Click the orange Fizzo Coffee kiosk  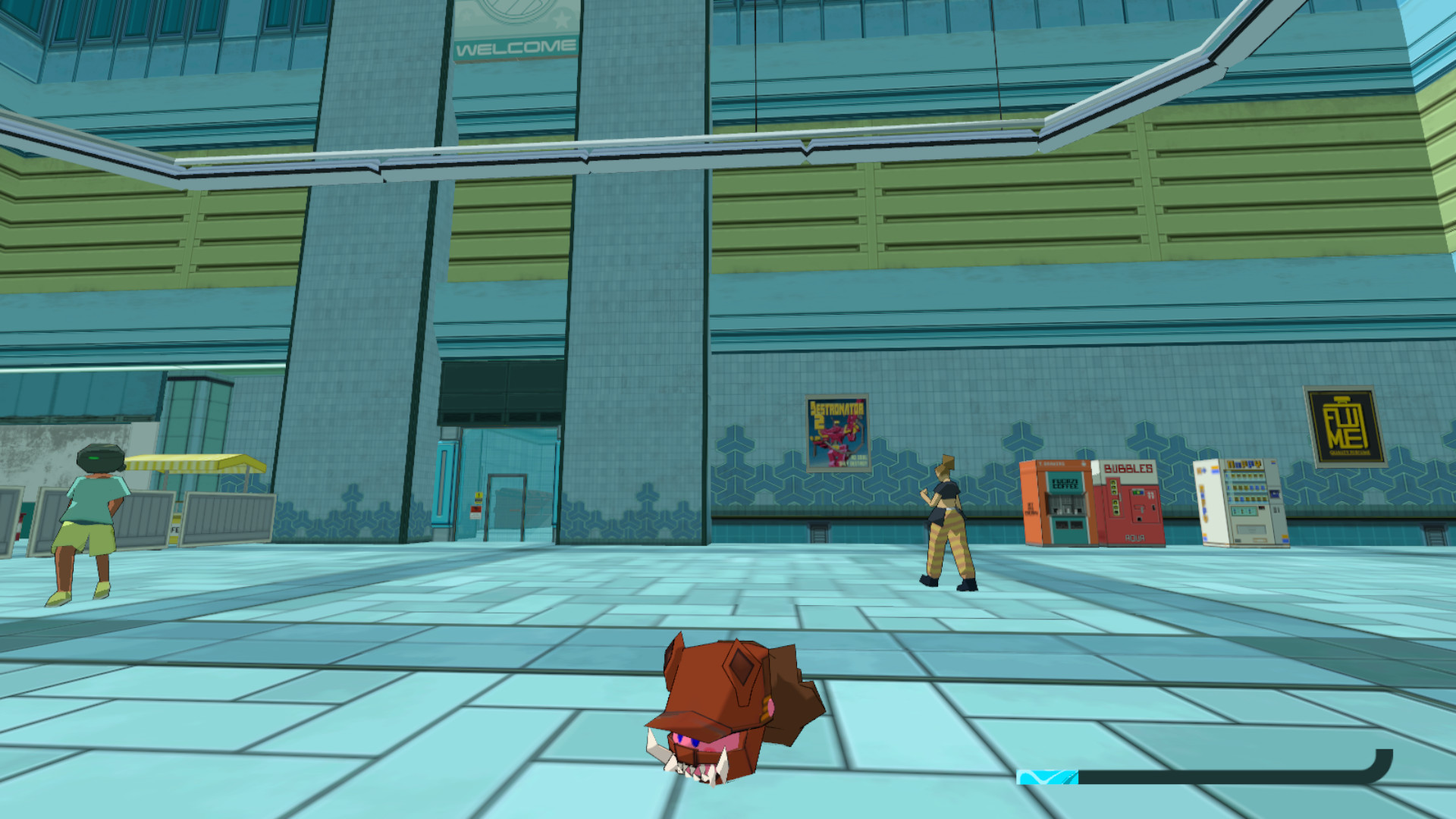(1058, 504)
